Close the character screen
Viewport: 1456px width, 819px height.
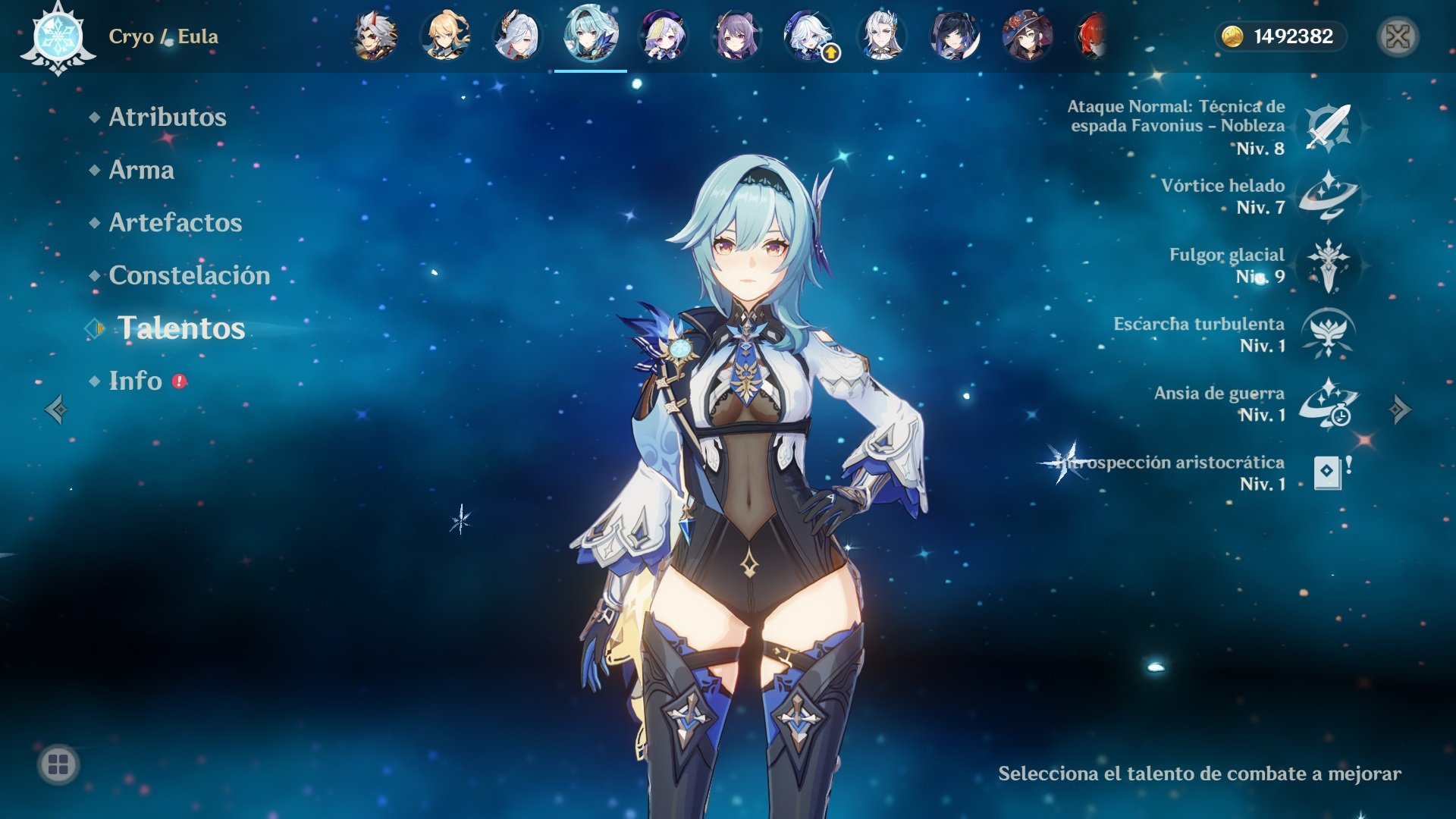click(x=1397, y=36)
